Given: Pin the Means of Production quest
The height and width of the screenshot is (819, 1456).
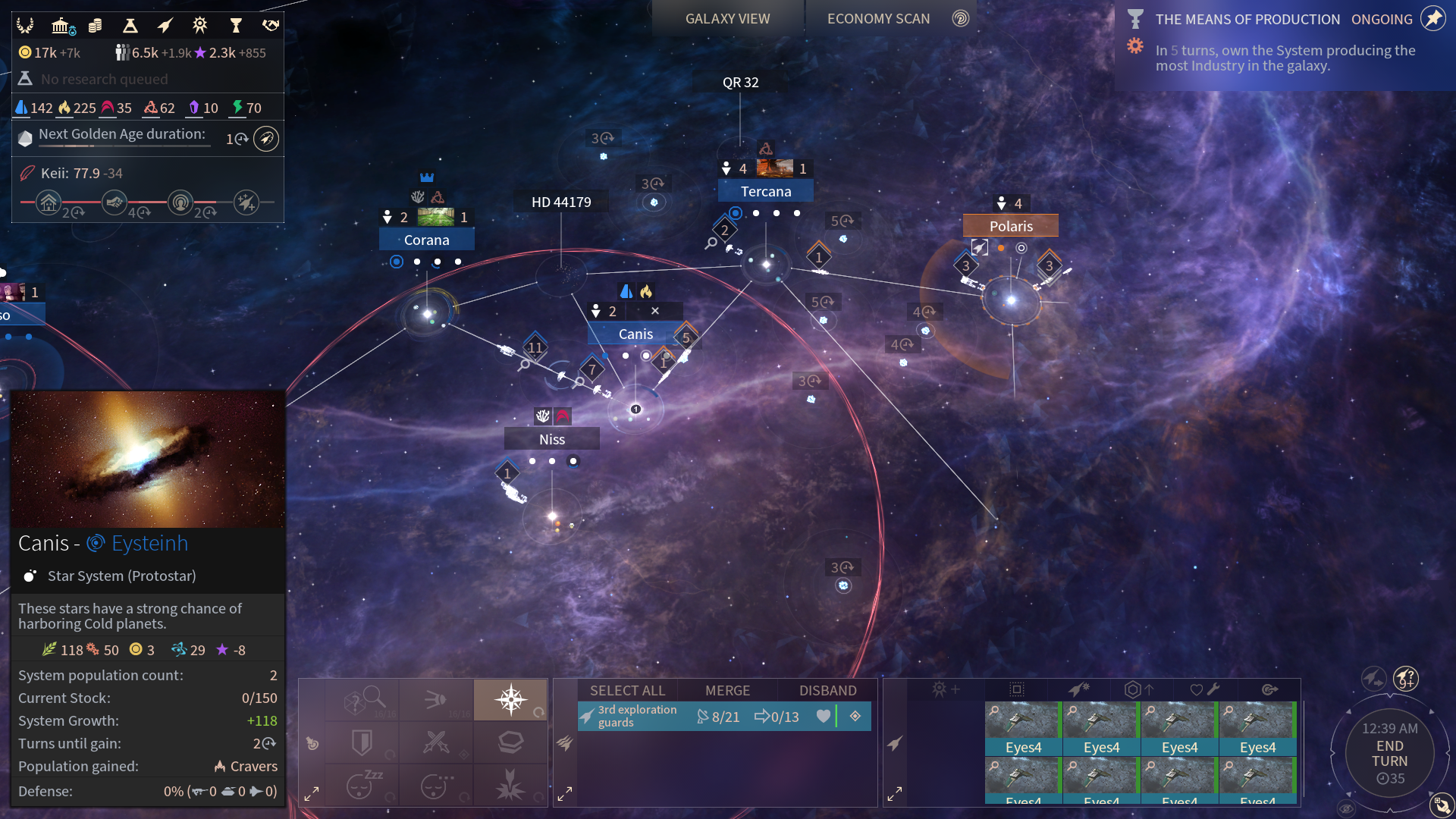Looking at the screenshot, I should 1433,18.
